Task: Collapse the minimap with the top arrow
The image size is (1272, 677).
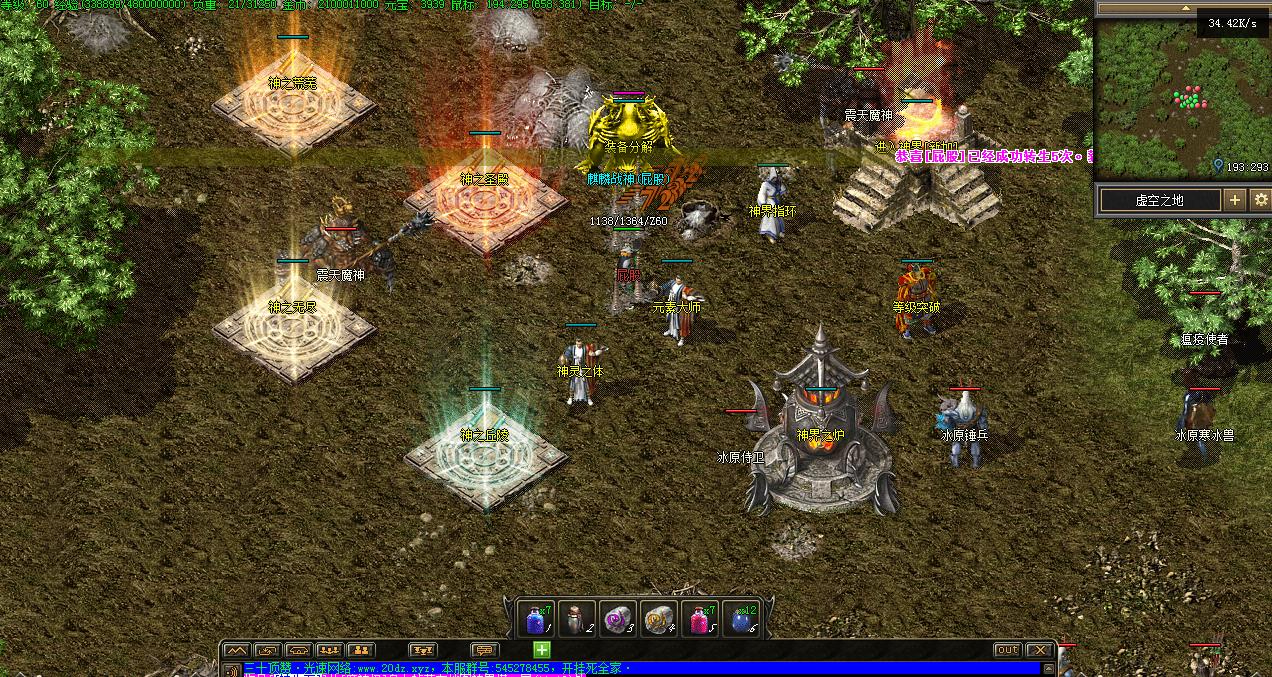Action: point(1183,8)
